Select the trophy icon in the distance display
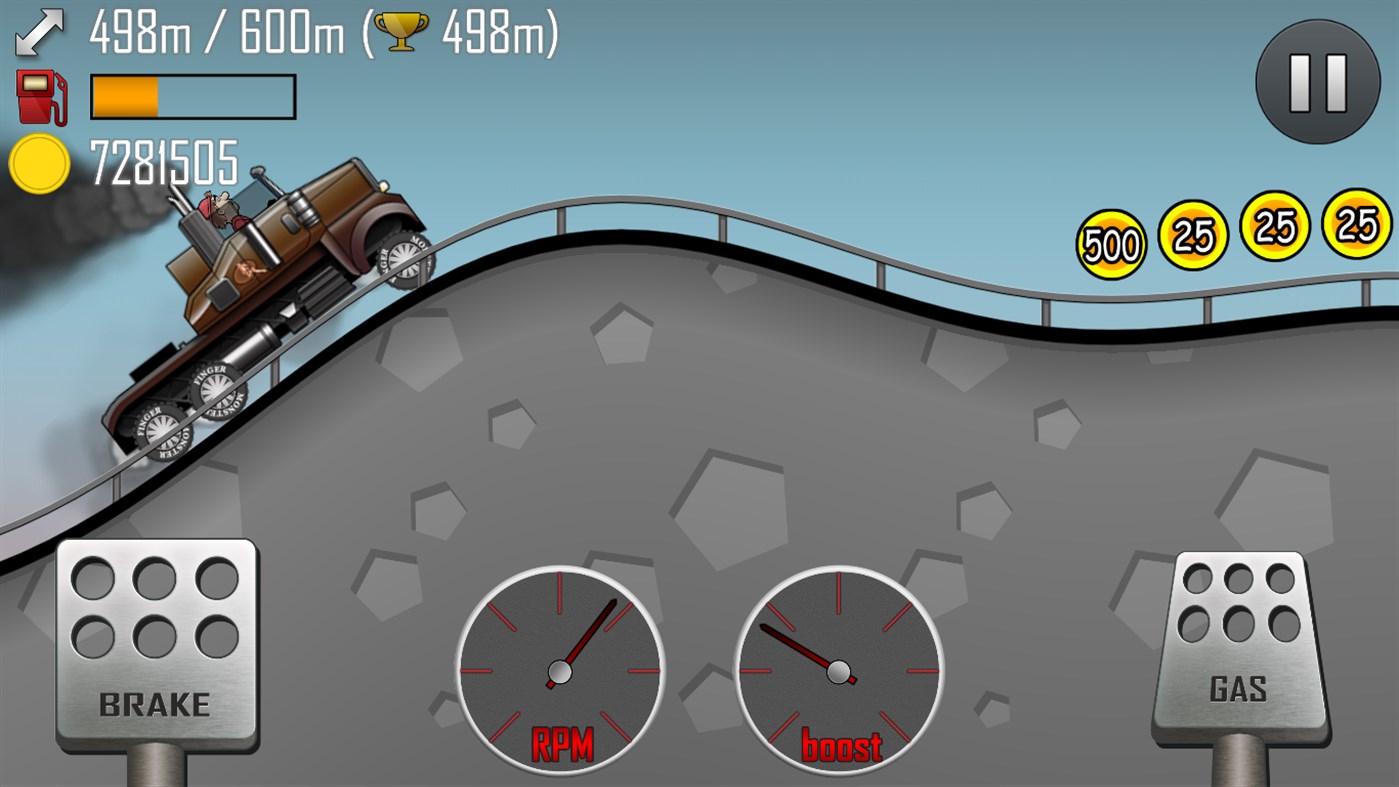 point(396,32)
